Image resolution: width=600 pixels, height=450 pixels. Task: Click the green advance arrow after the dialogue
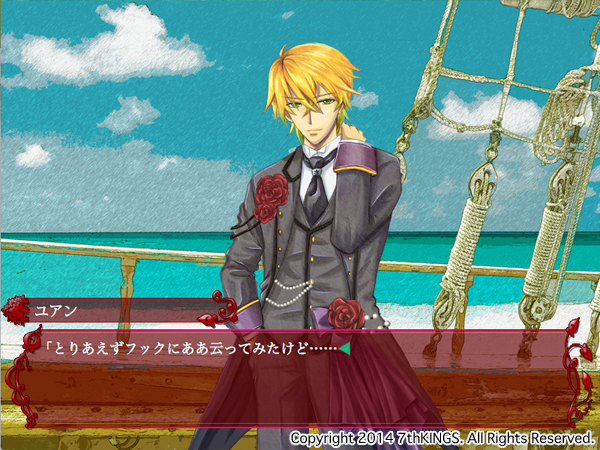344,349
